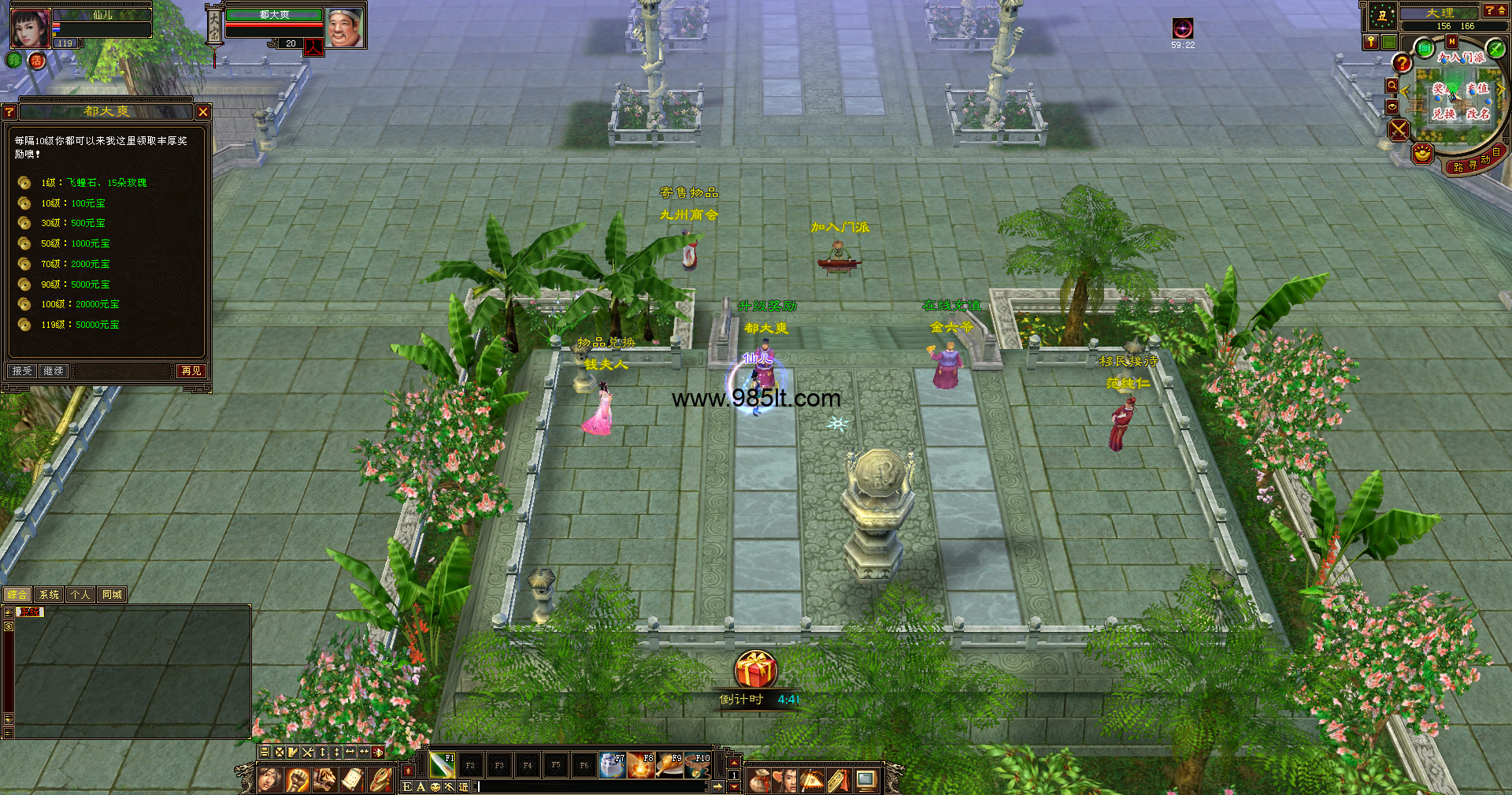
Task: Click the minimap magnifier zoom button
Action: [x=1392, y=86]
